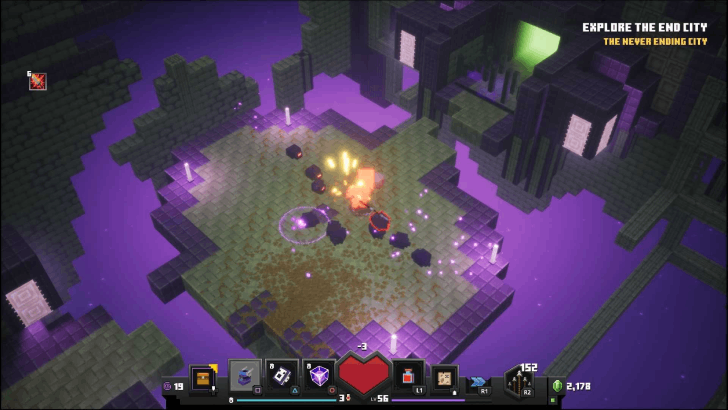728x410 pixels.
Task: Trigger the purple cube artifact
Action: (320, 376)
